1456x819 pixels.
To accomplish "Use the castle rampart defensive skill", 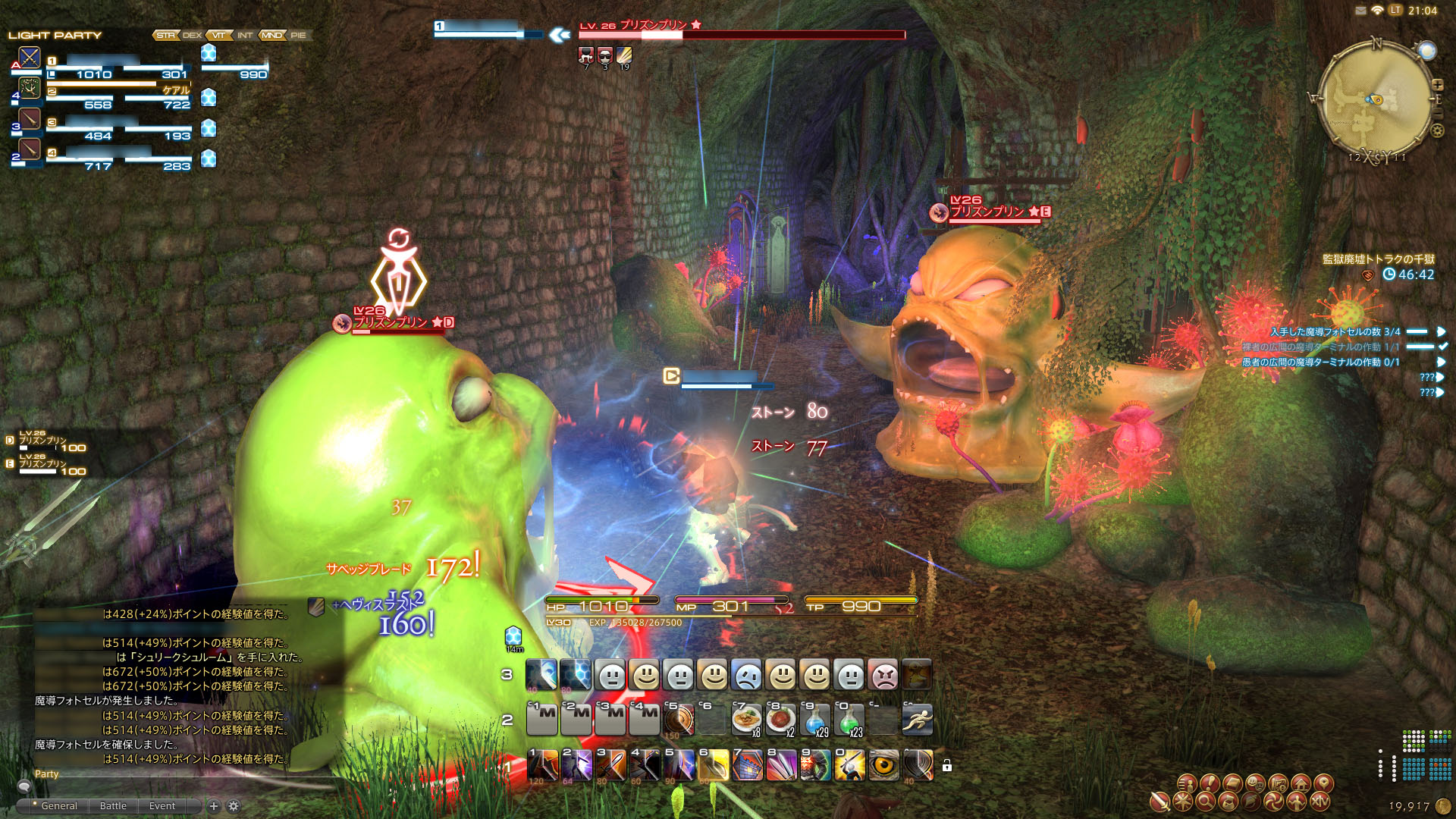I will tap(747, 766).
